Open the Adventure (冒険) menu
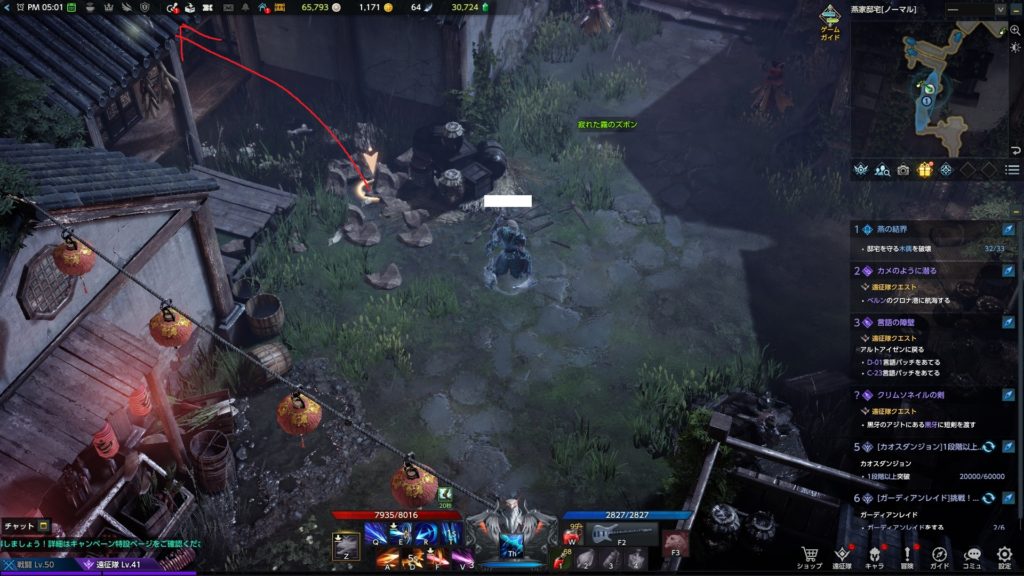Screen dimensions: 1024x576 pos(908,555)
